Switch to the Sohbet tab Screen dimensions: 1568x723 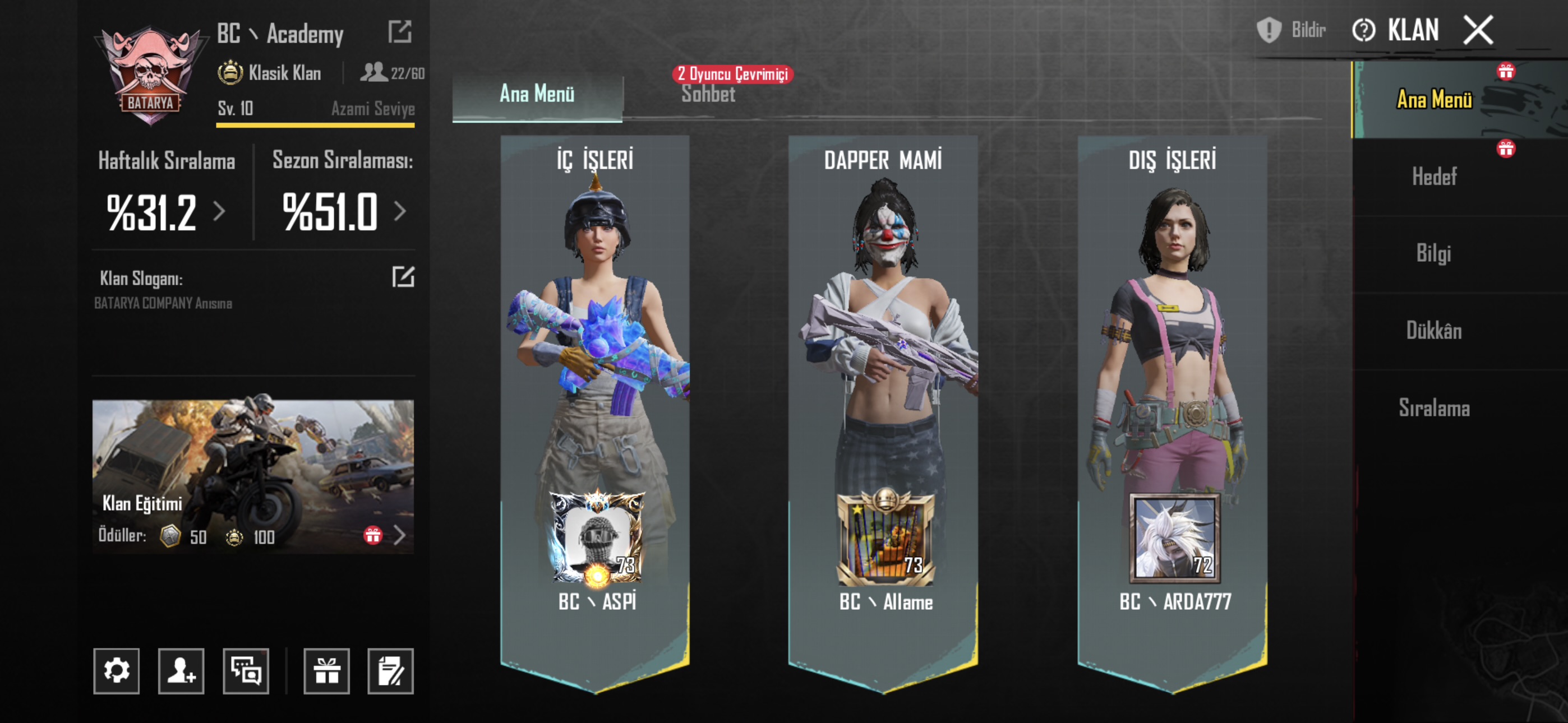click(709, 95)
